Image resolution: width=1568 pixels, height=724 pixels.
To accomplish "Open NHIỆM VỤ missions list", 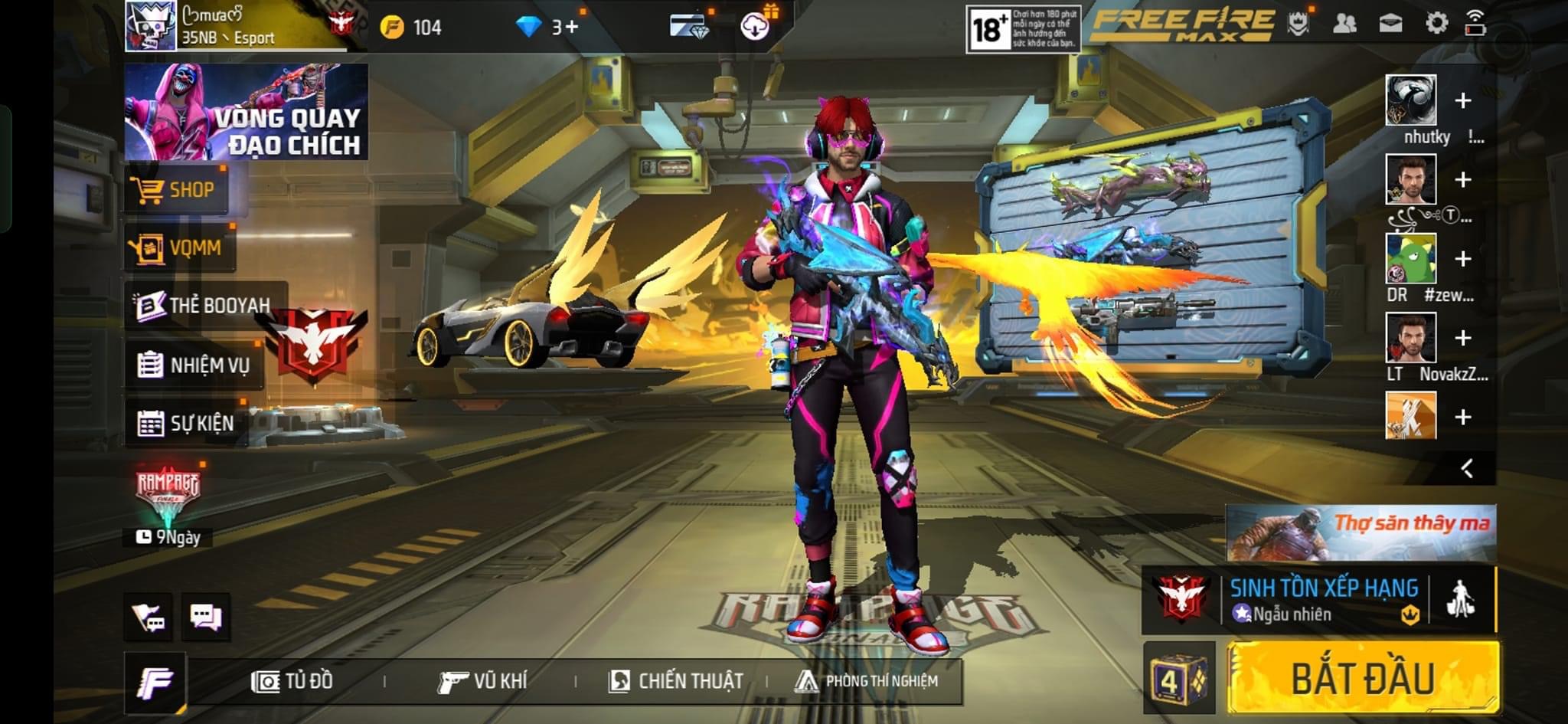I will (194, 365).
